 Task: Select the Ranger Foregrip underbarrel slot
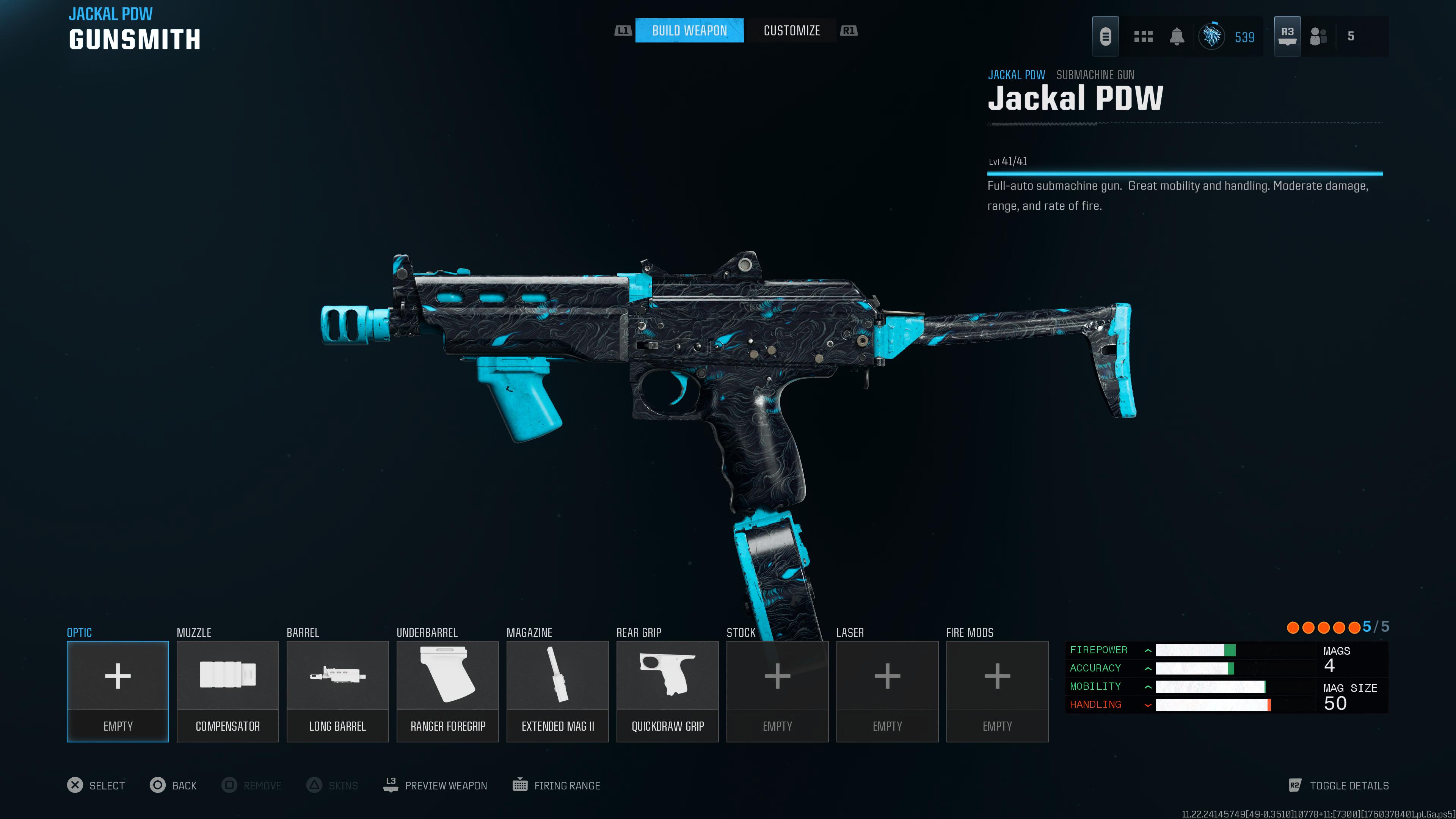[x=448, y=691]
